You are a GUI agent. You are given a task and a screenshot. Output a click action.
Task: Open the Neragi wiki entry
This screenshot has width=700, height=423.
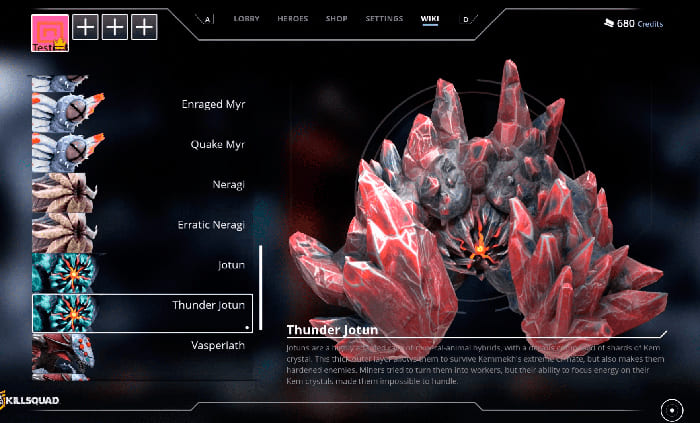coord(140,186)
